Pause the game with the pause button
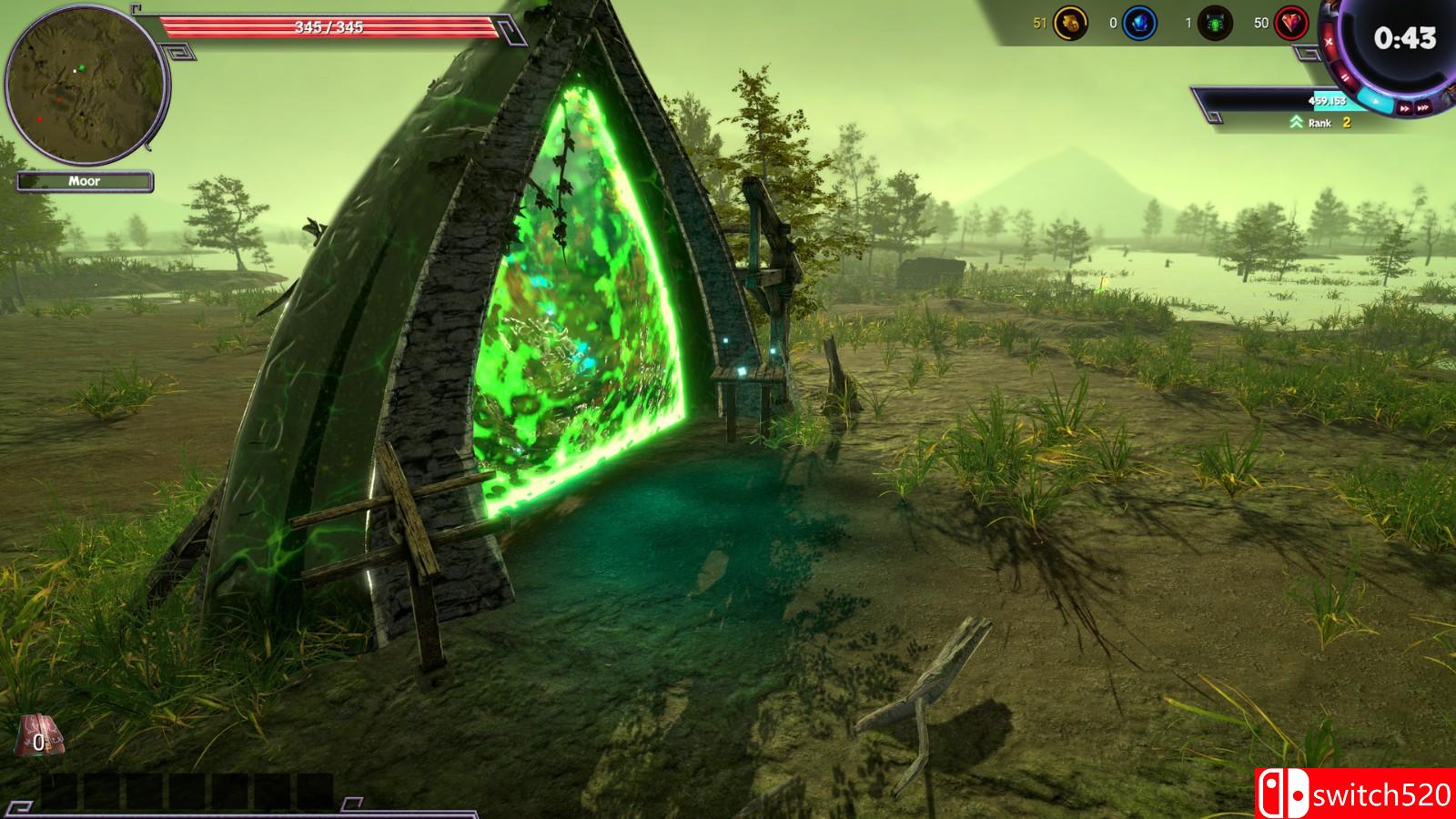This screenshot has height=819, width=1456. (1345, 77)
